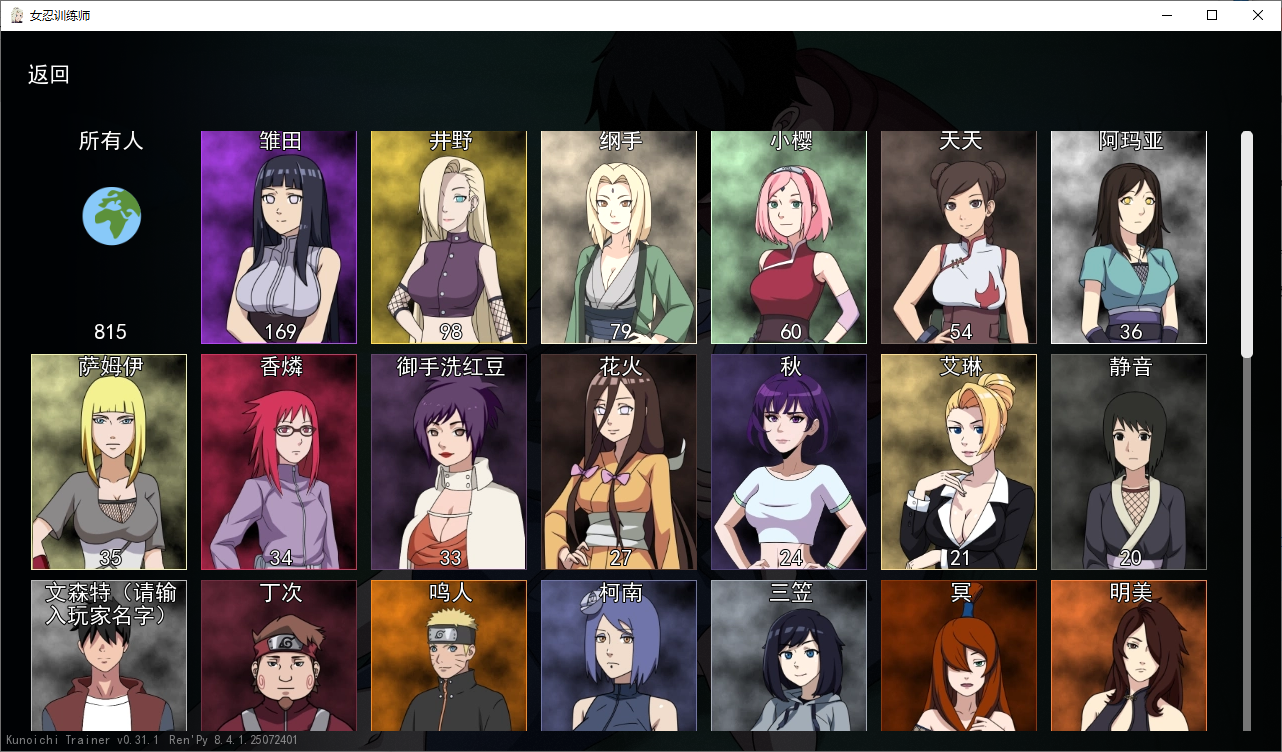
Task: Open the 阿玛亚 character card
Action: pos(1129,237)
